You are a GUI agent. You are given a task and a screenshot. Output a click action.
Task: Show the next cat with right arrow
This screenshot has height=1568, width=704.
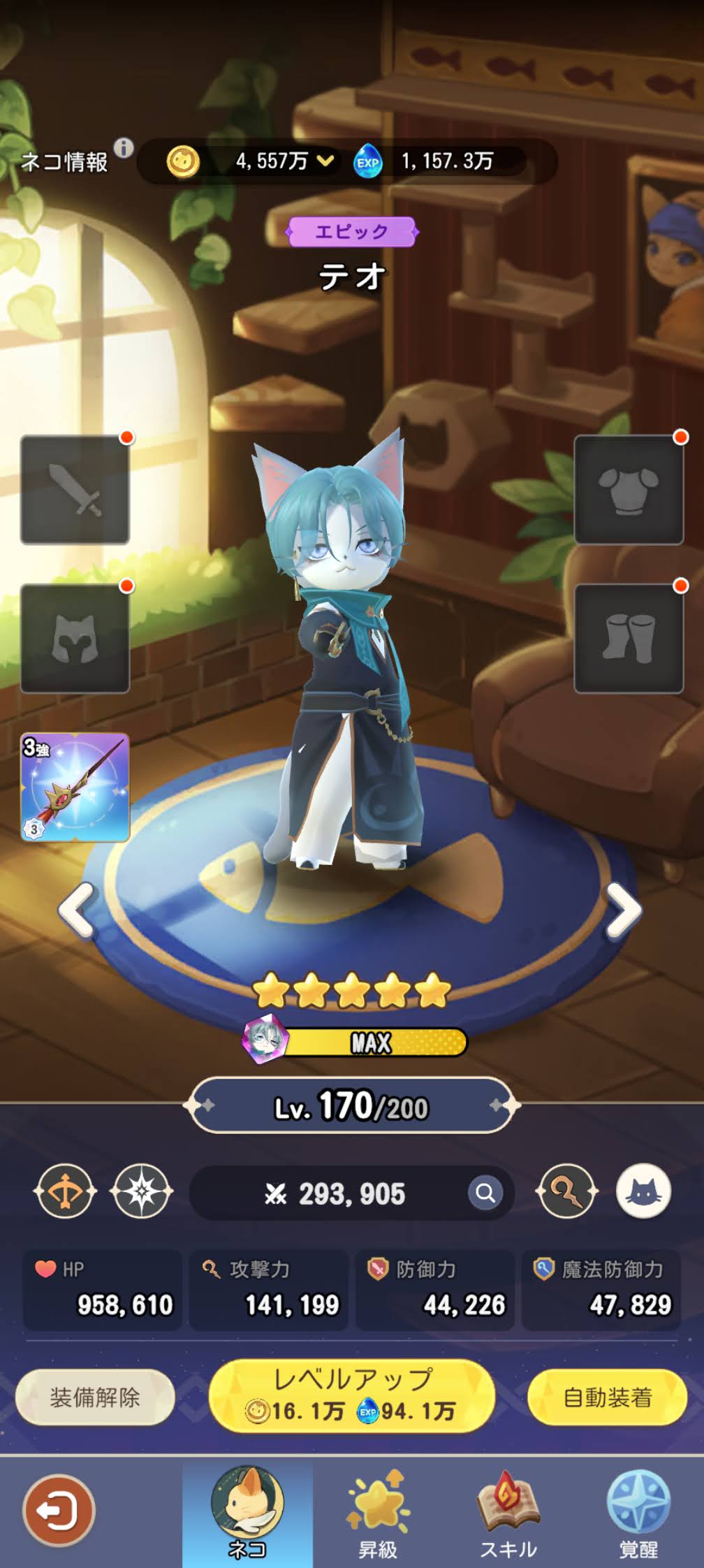pos(623,910)
